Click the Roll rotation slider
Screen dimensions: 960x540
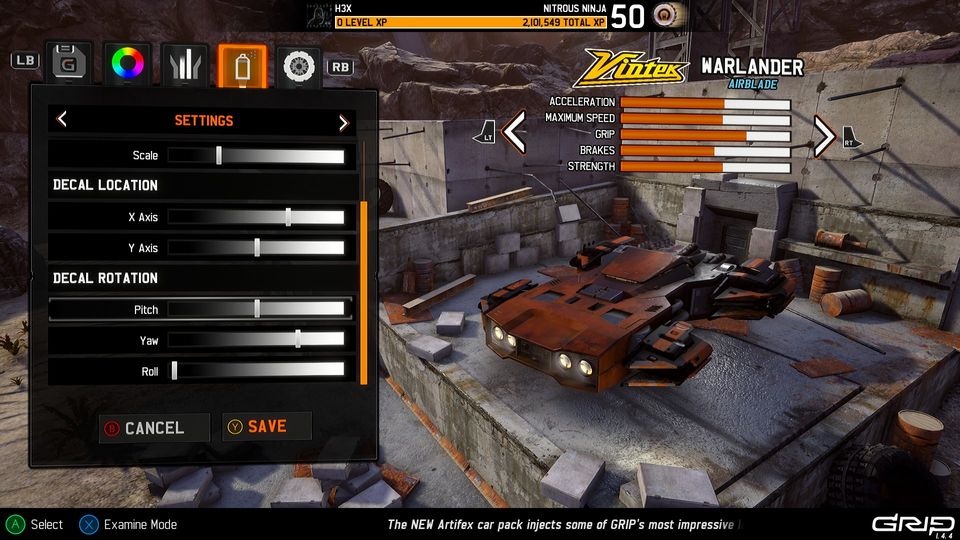[256, 371]
